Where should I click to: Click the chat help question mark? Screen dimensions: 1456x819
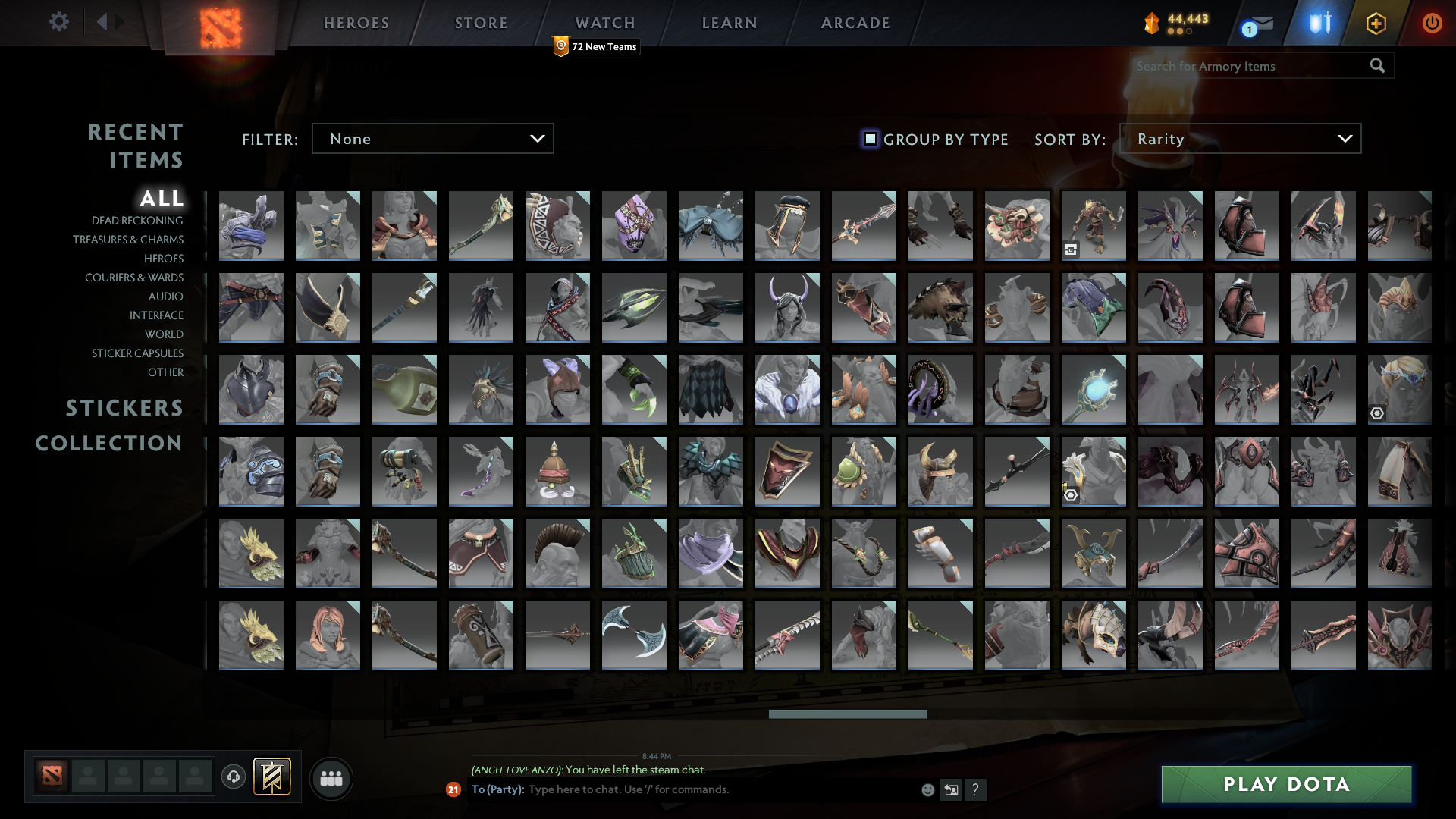tap(977, 790)
